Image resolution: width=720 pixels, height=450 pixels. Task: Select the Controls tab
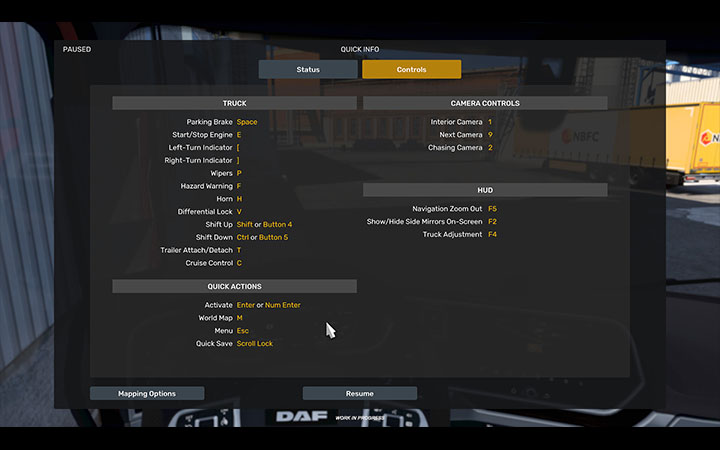411,70
